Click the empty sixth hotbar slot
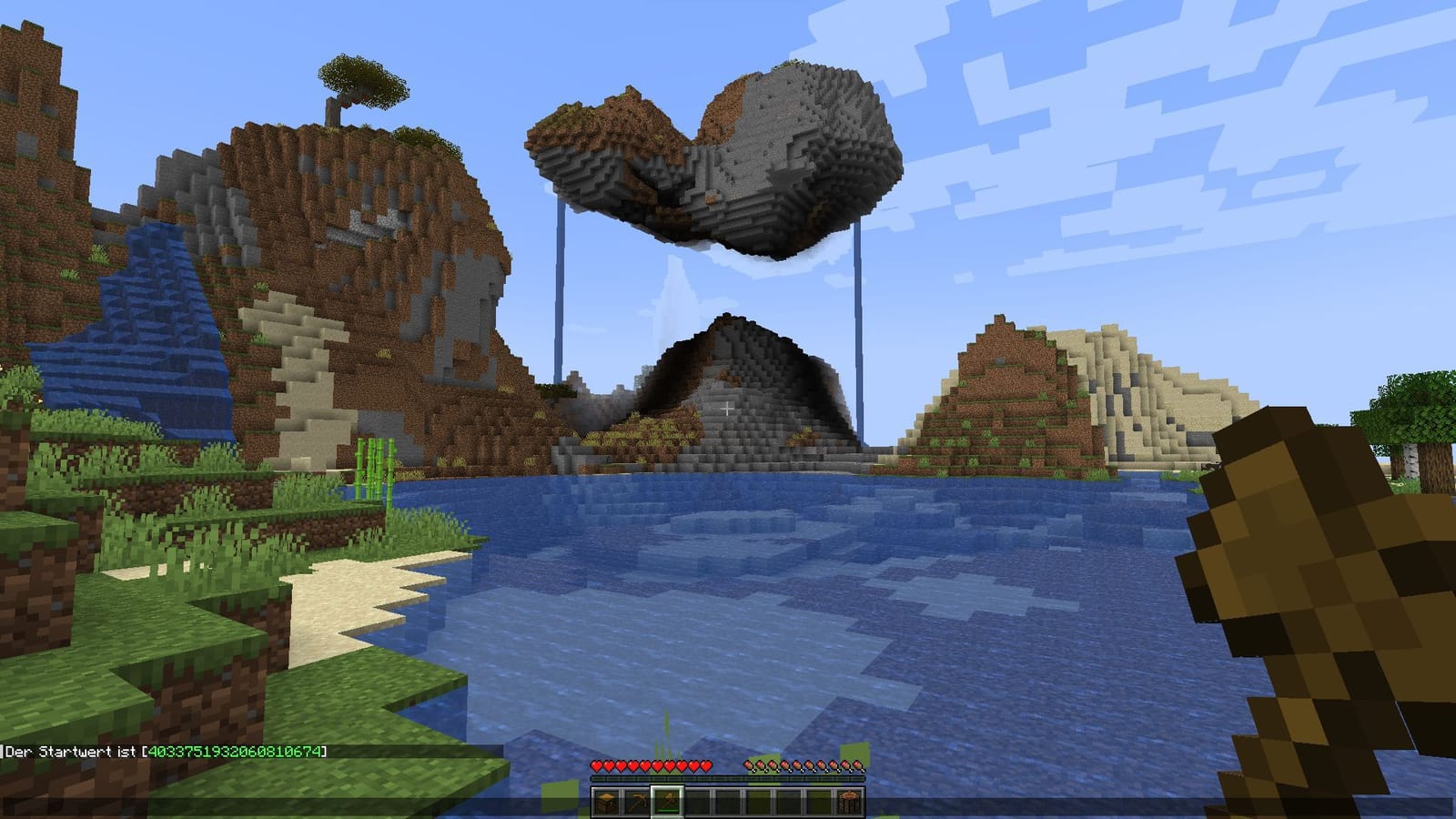The width and height of the screenshot is (1456, 819). click(x=758, y=801)
